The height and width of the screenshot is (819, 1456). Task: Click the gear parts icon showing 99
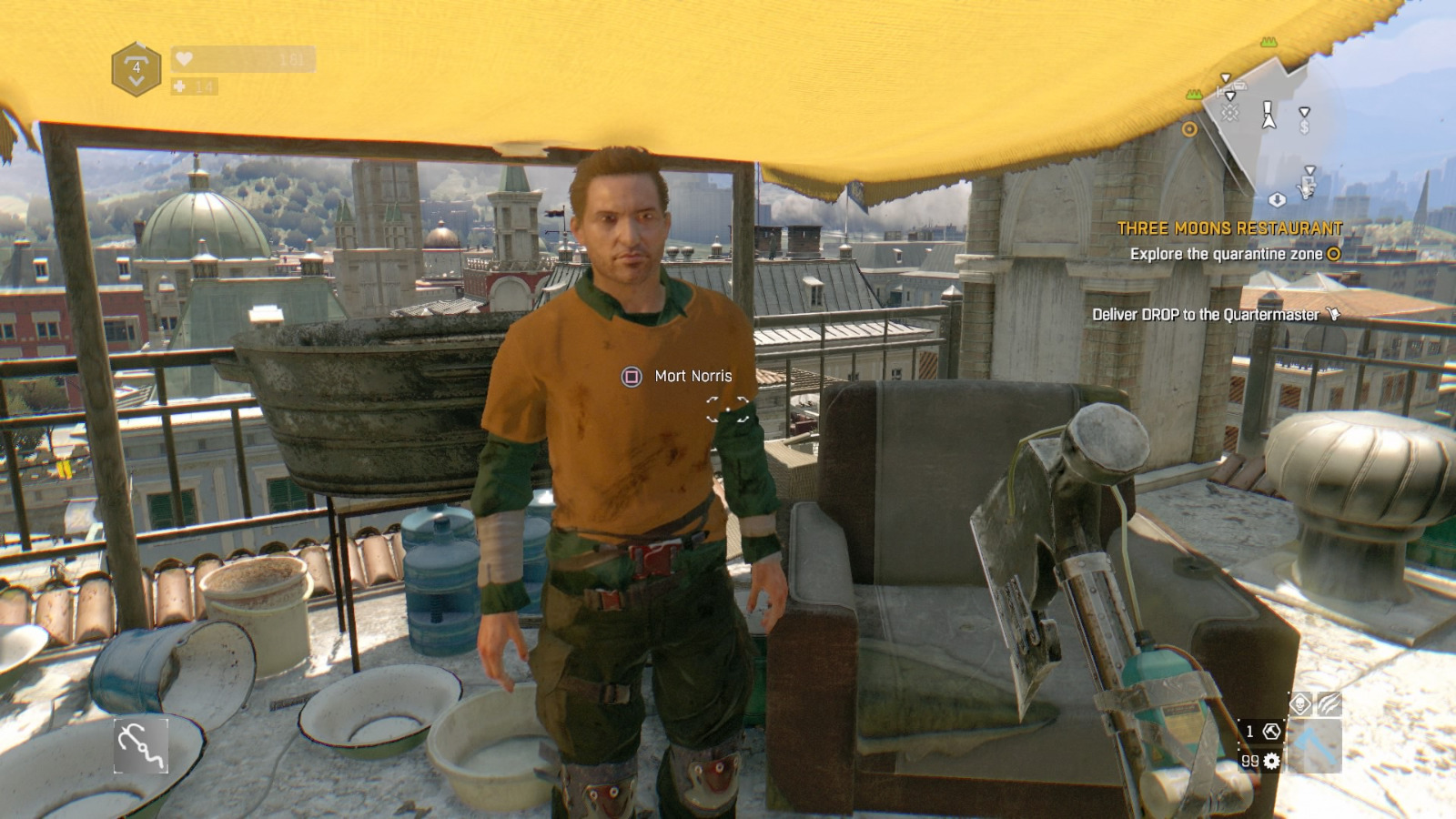coord(1271,762)
